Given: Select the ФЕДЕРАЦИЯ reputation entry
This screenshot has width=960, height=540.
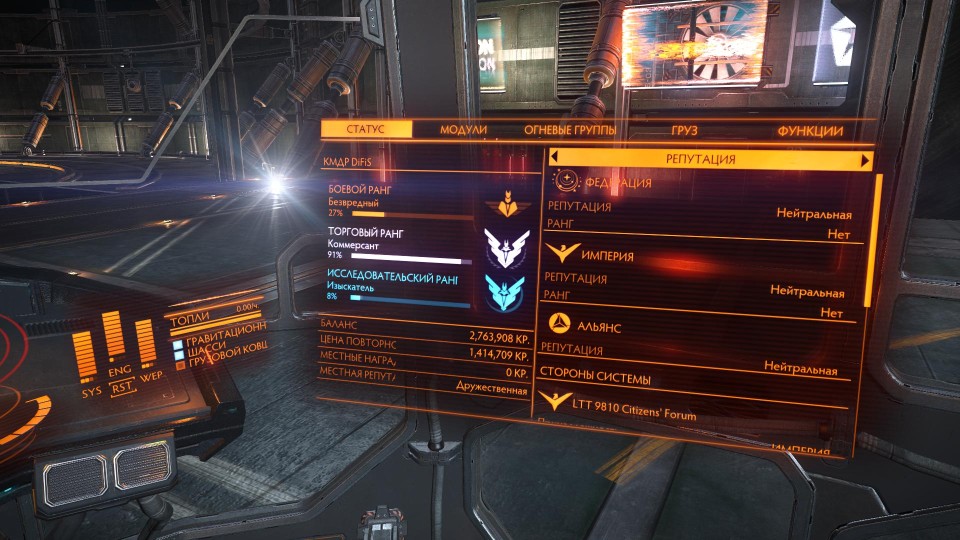Looking at the screenshot, I should pyautogui.click(x=618, y=184).
